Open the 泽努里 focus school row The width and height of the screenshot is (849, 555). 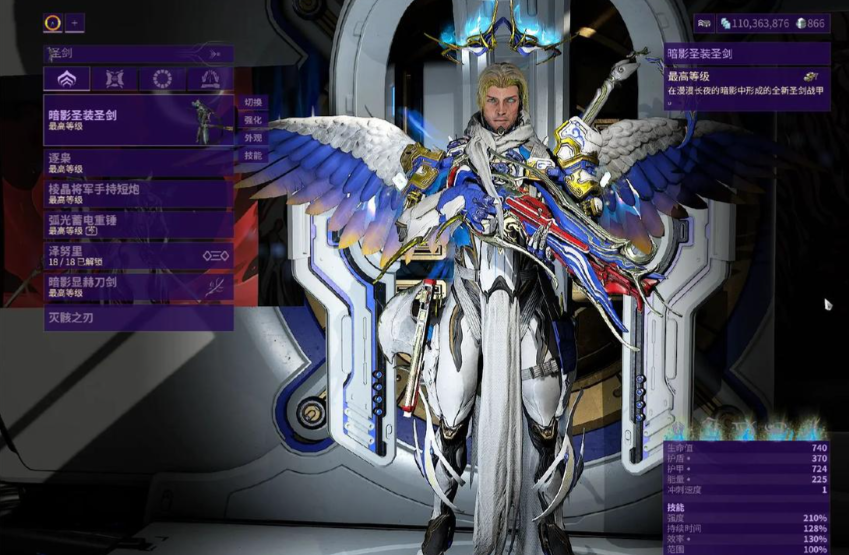click(138, 256)
